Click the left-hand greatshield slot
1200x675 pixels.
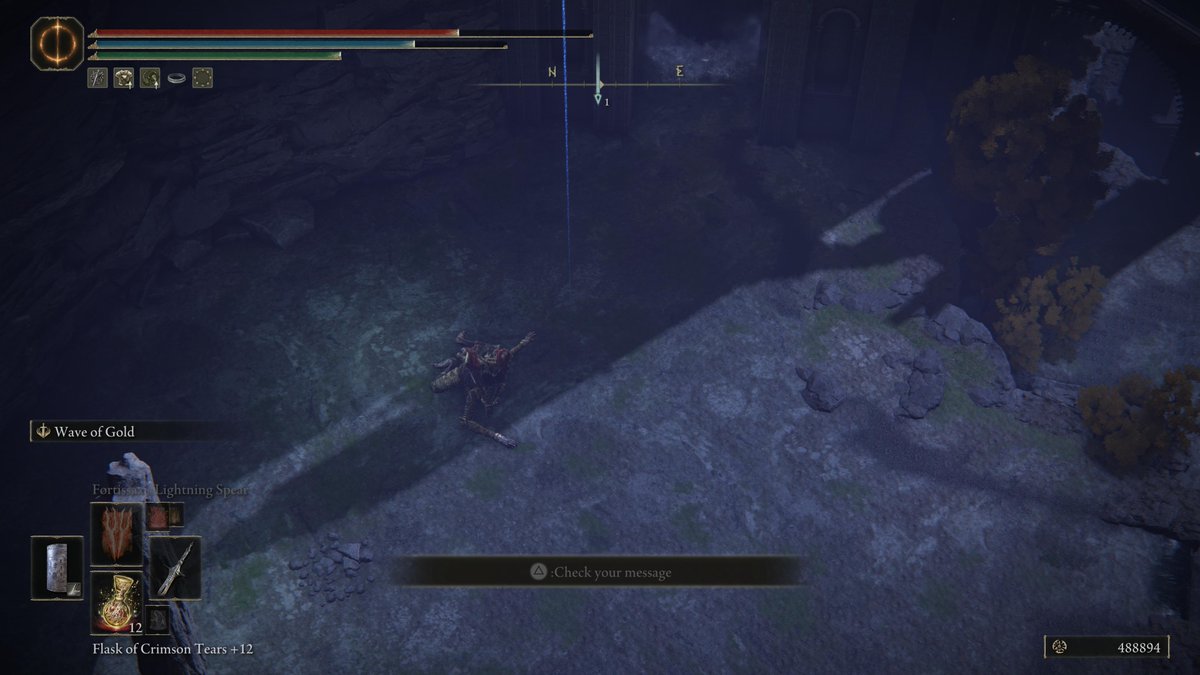click(56, 568)
